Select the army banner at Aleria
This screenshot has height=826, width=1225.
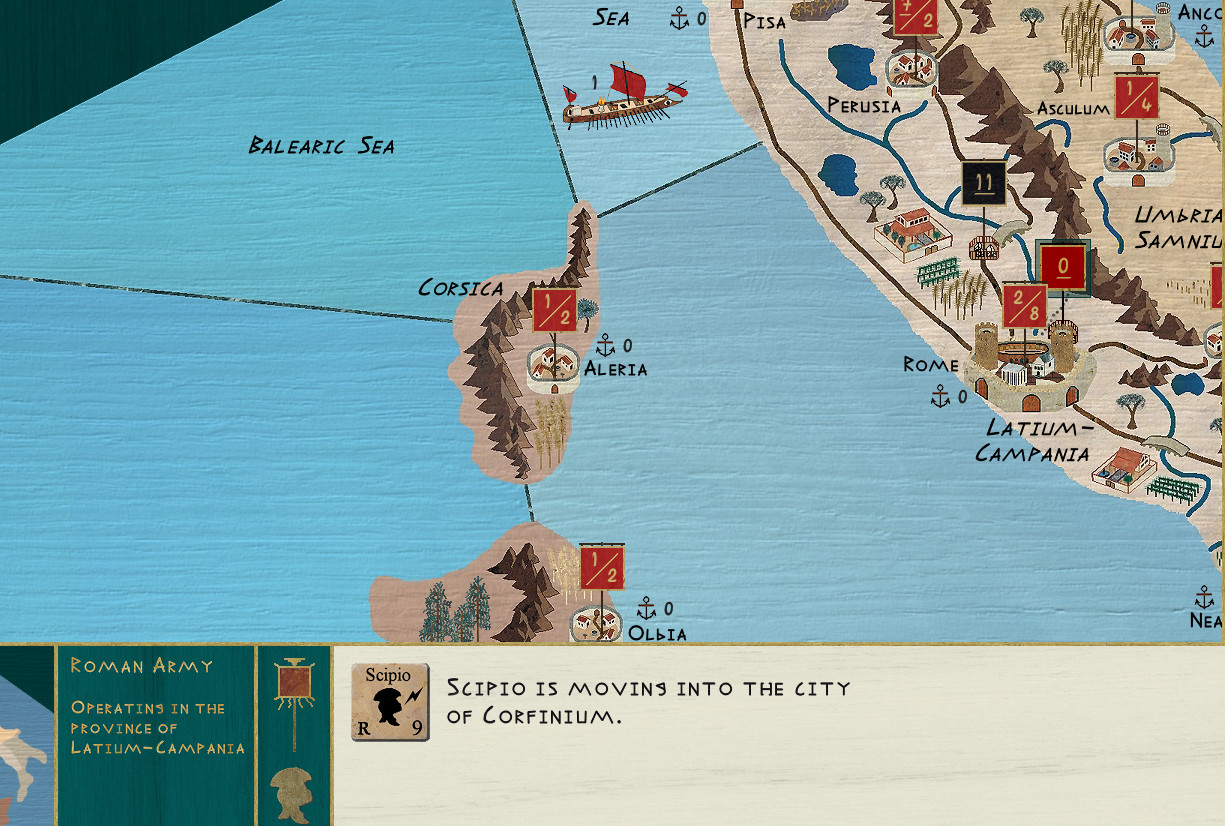tap(554, 310)
